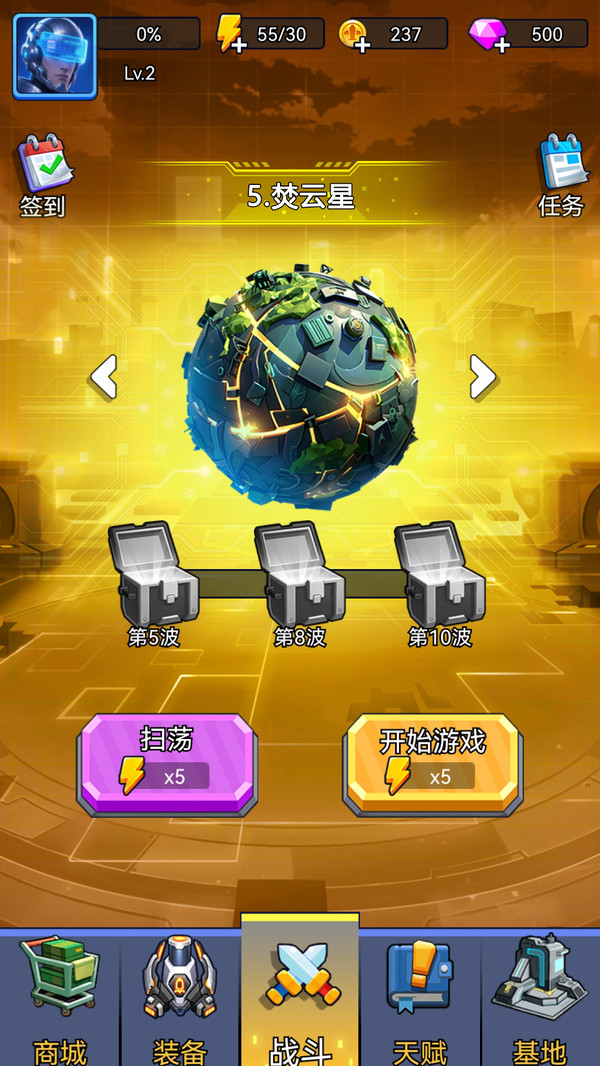Open the 第10波 reward chest

439,574
